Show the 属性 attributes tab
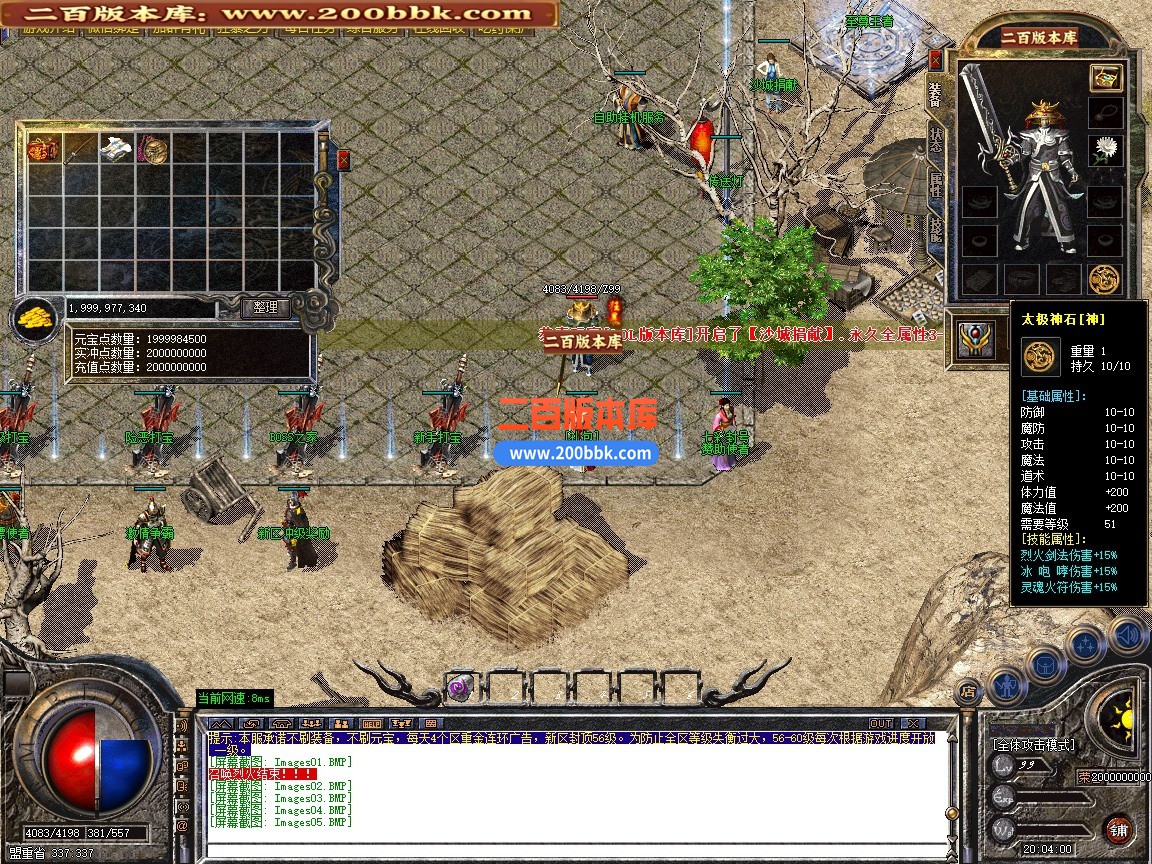 pos(935,186)
